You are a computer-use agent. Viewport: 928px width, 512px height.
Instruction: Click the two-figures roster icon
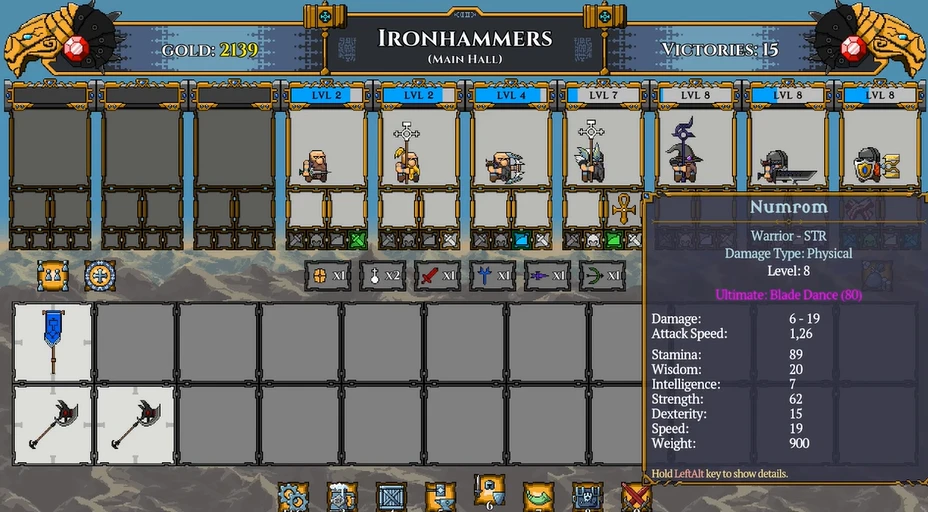point(52,275)
